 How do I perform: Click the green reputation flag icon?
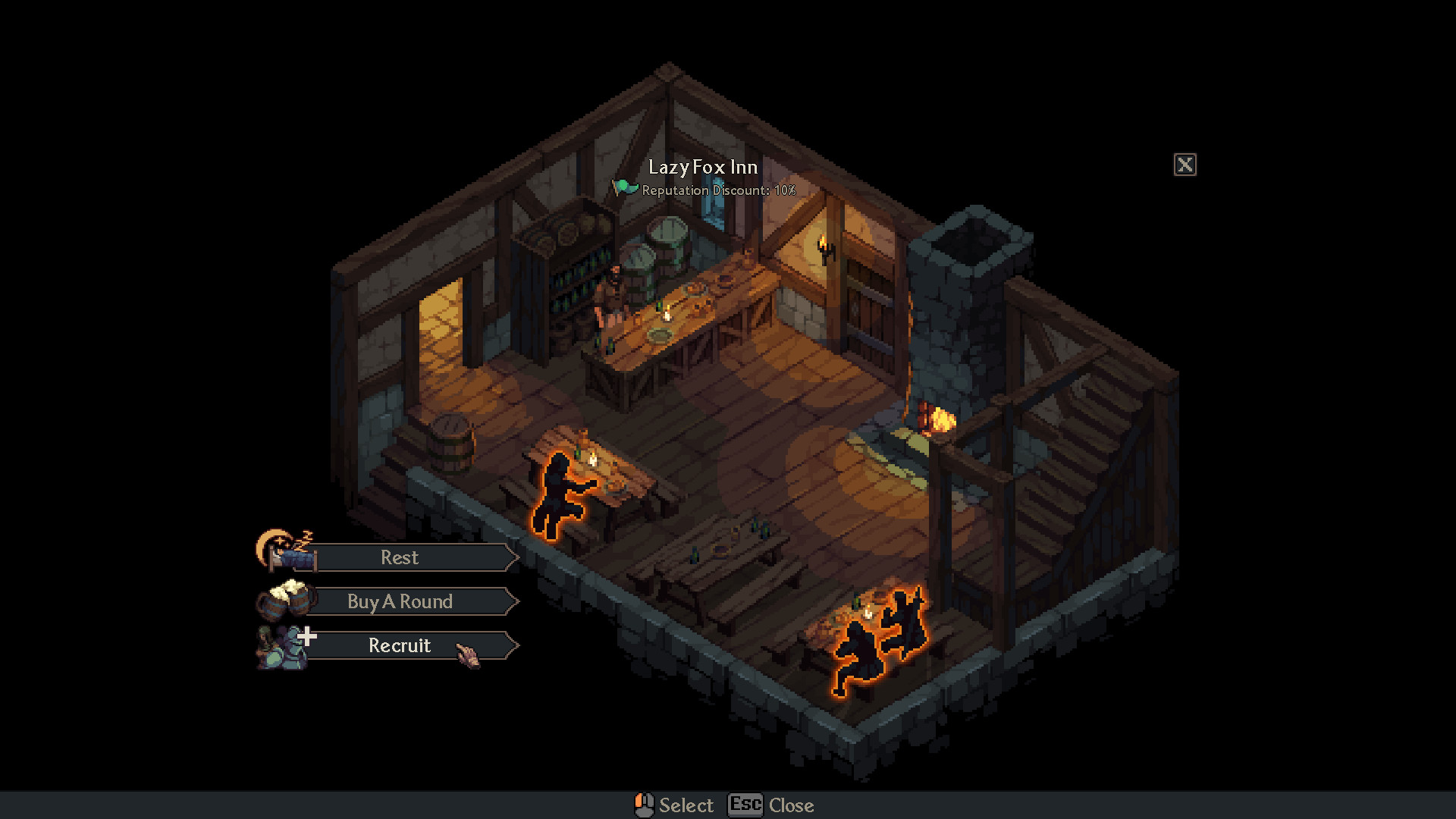(624, 187)
